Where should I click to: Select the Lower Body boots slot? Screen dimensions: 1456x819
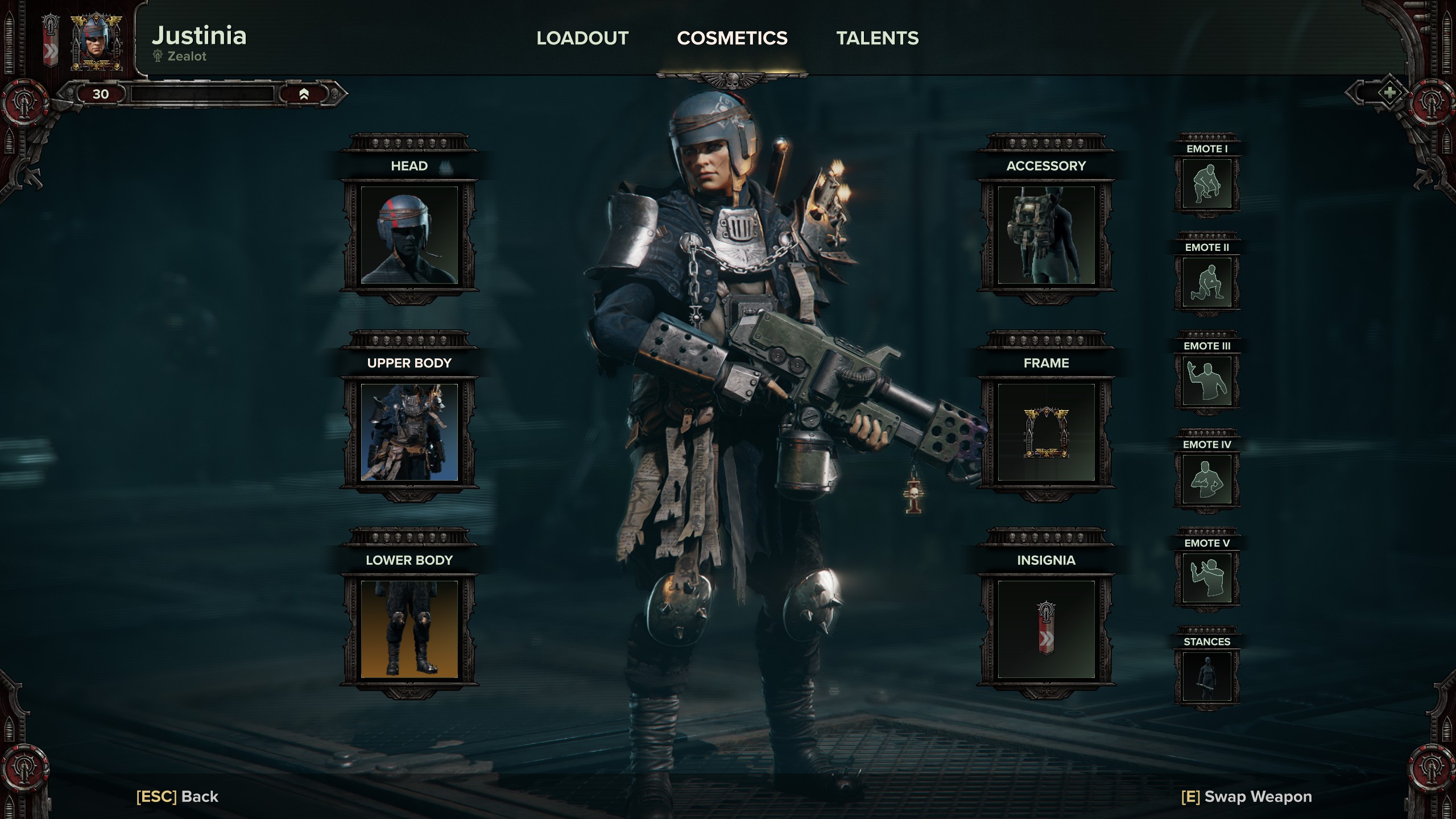pyautogui.click(x=409, y=629)
